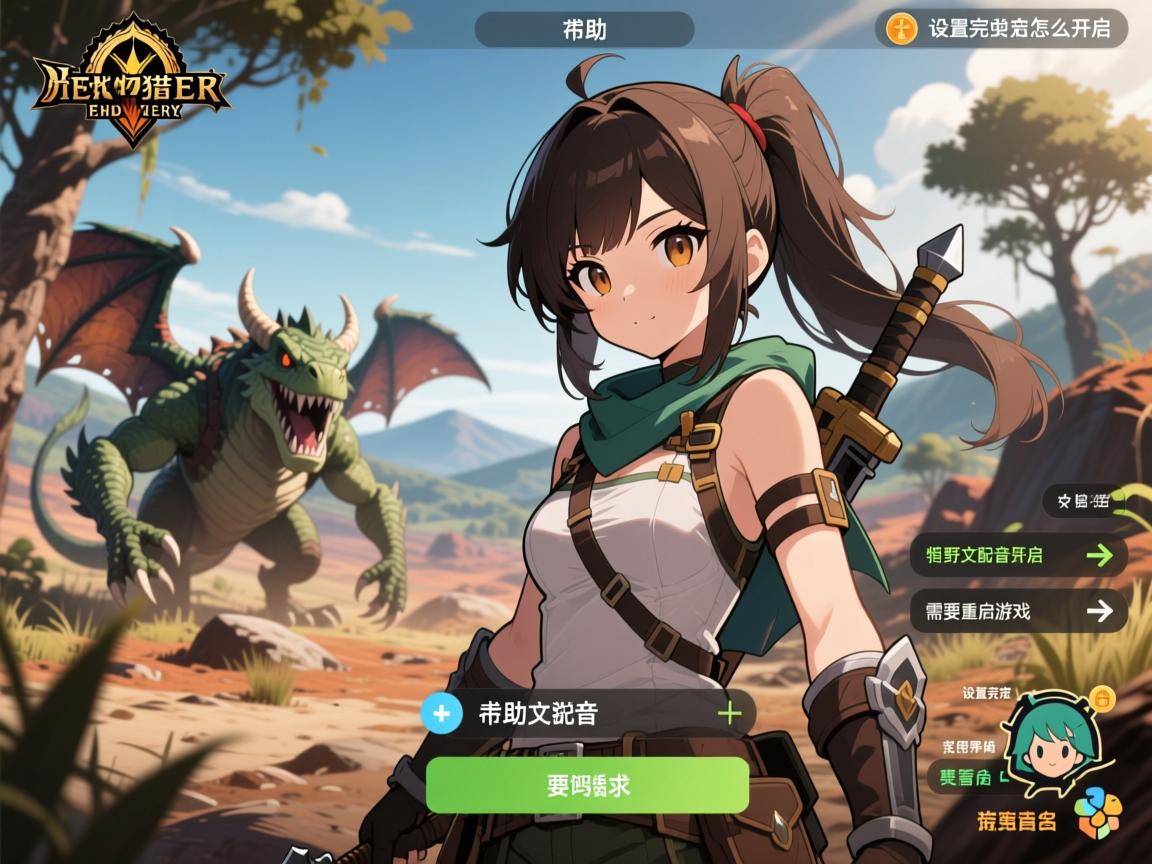
Task: Choose the 需要重启游戏 option
Action: tap(1018, 611)
